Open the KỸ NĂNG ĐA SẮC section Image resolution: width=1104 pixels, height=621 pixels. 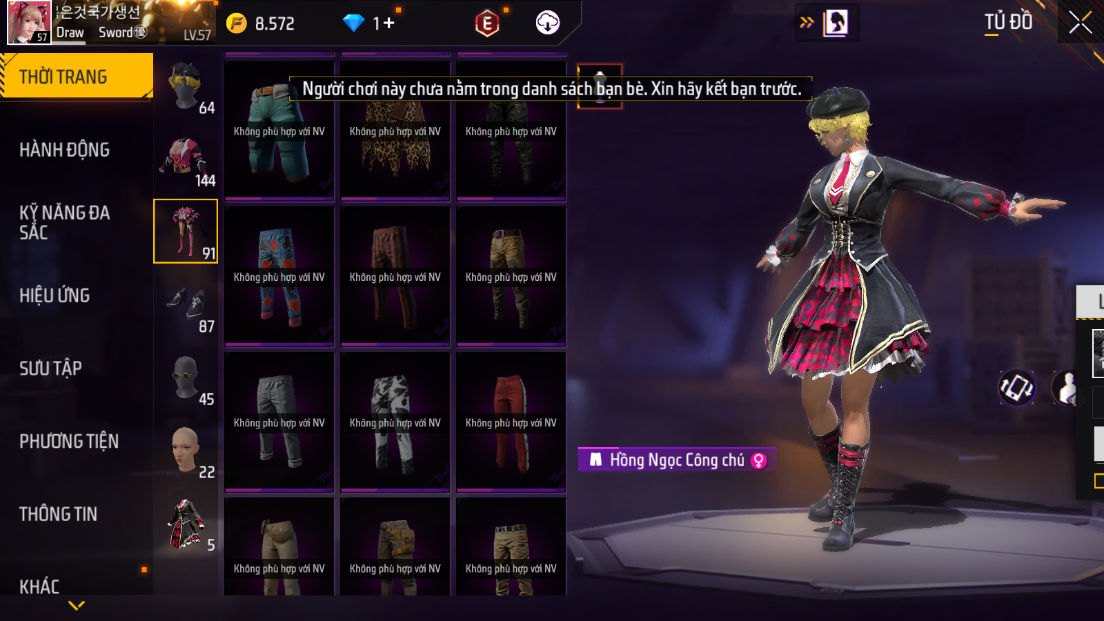point(65,222)
